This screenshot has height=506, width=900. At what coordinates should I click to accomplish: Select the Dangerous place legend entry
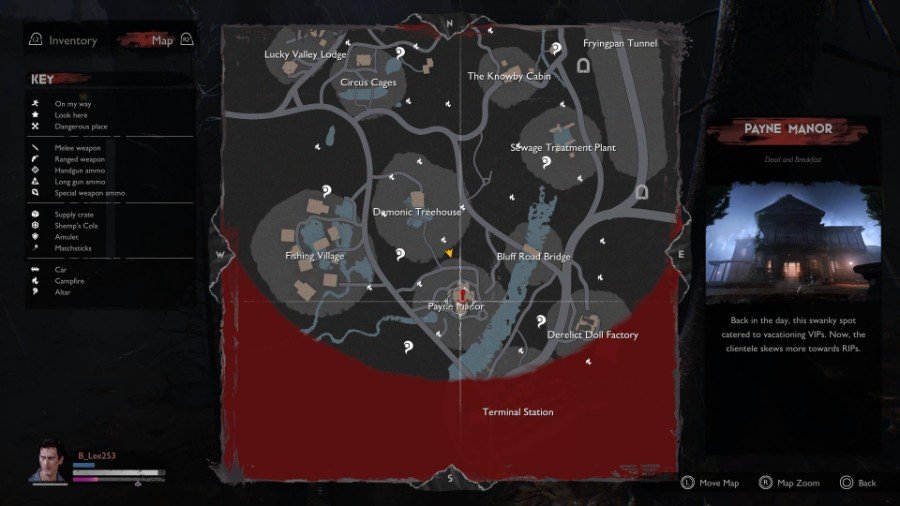(81, 126)
